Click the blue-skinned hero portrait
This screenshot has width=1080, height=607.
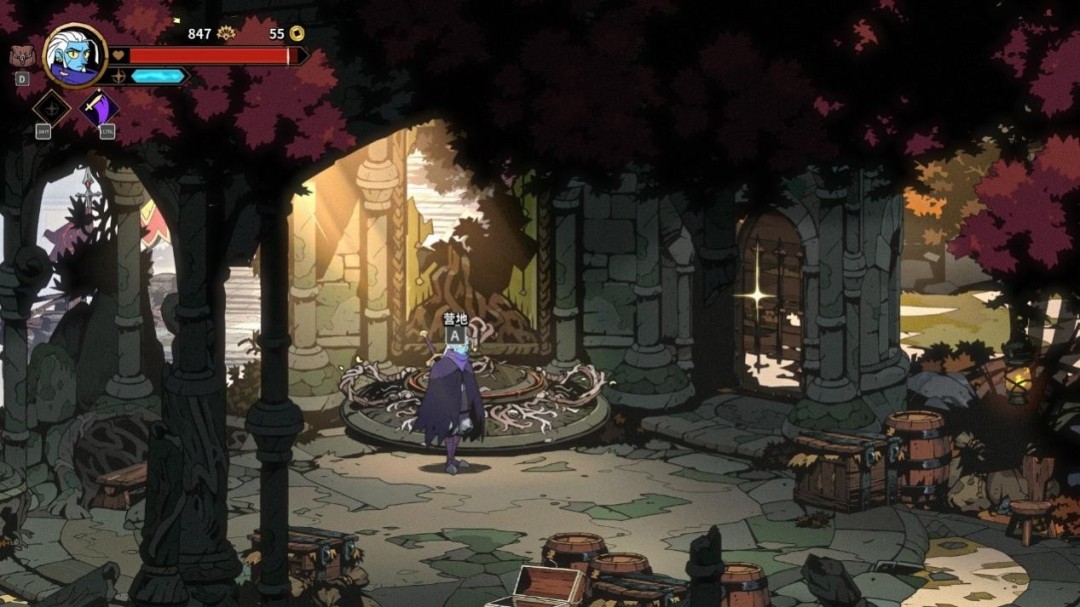[75, 55]
